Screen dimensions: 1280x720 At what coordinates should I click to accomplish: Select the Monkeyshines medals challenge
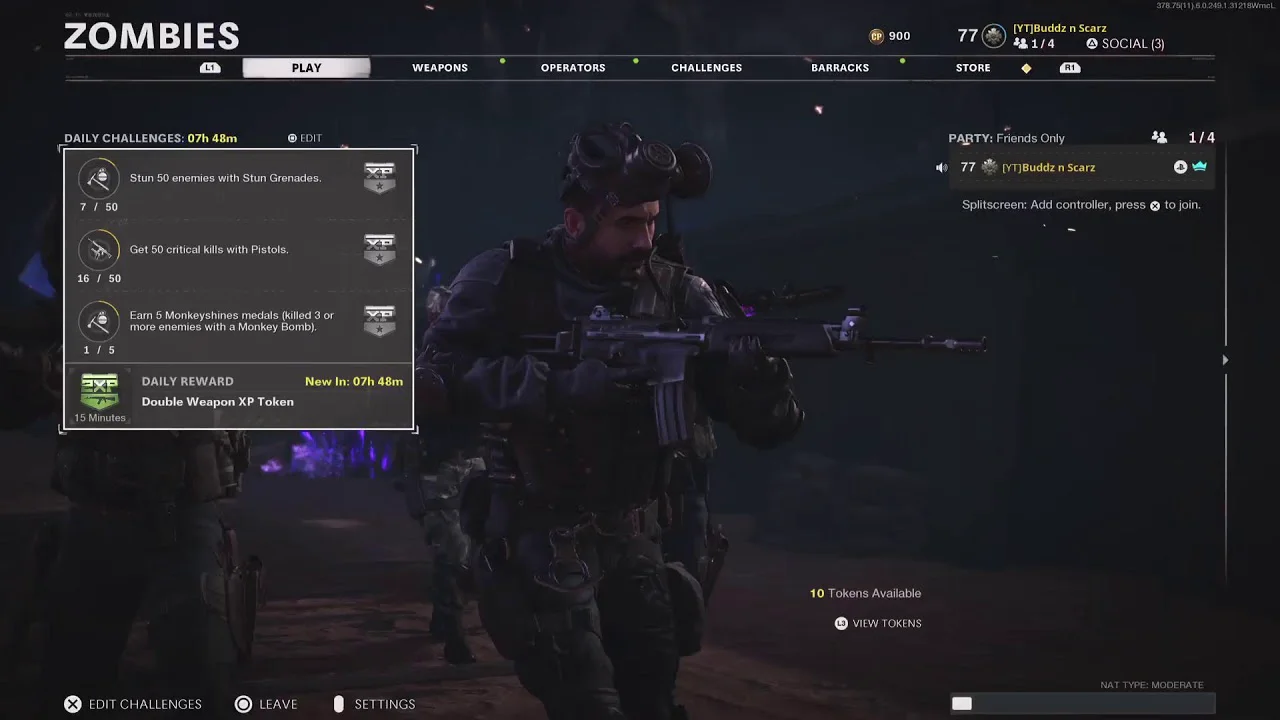tap(238, 327)
